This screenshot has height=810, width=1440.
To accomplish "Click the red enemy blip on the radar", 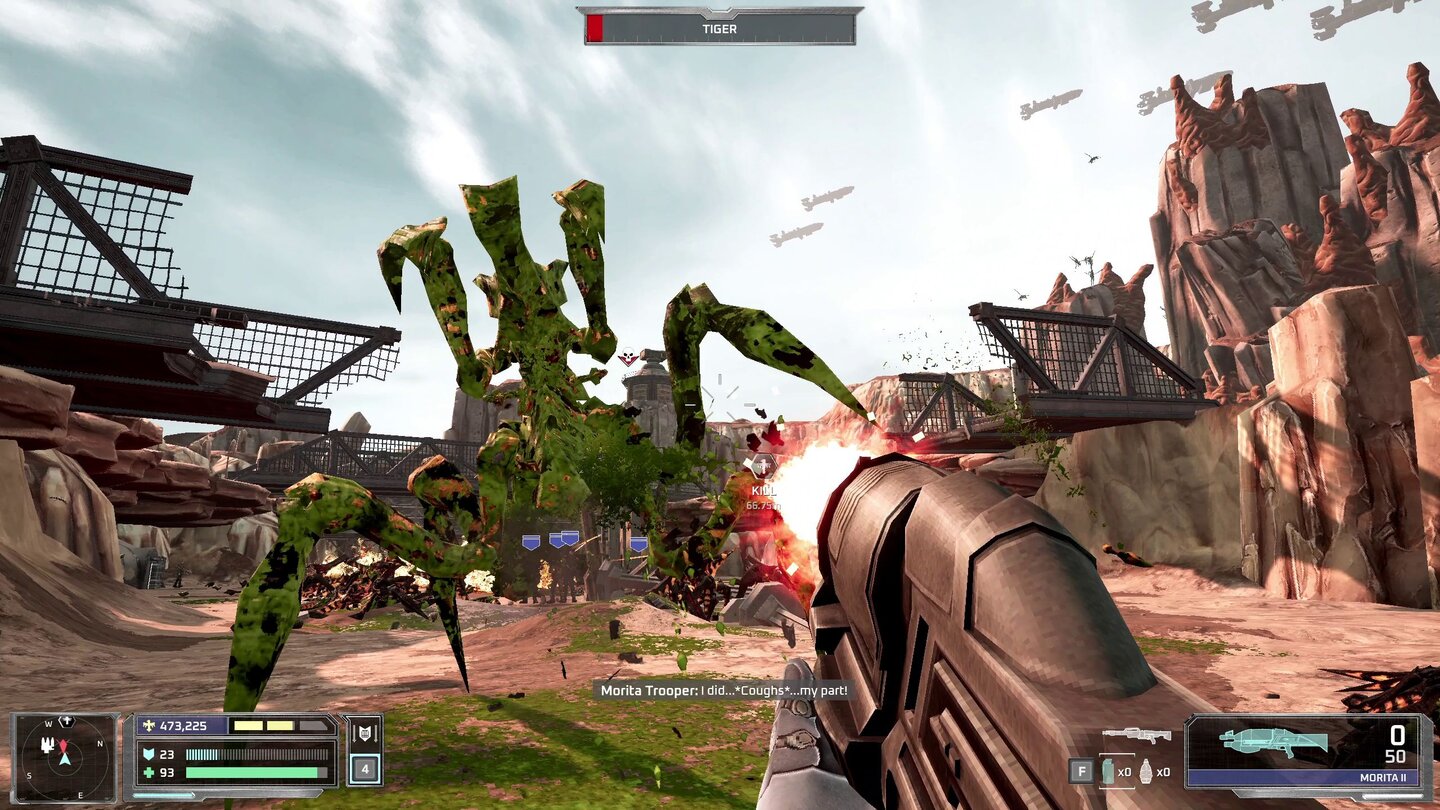I will (62, 745).
